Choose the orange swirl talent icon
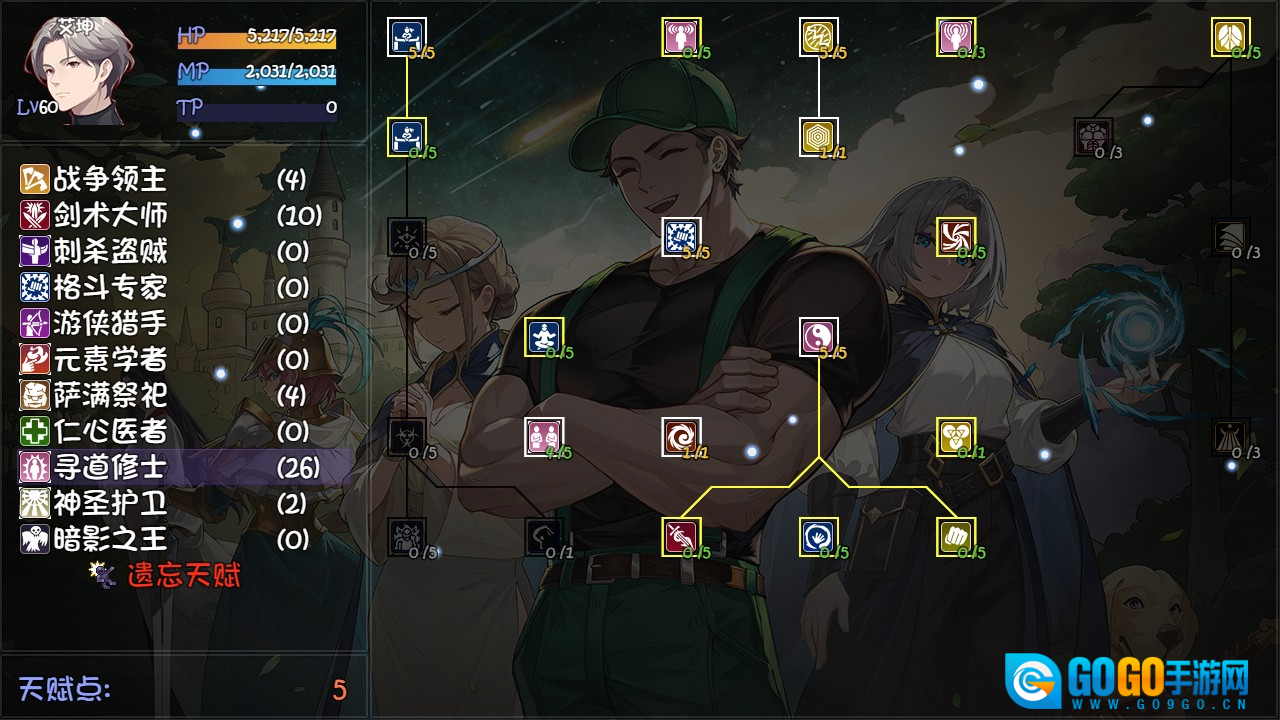Viewport: 1280px width, 720px height. [x=681, y=437]
